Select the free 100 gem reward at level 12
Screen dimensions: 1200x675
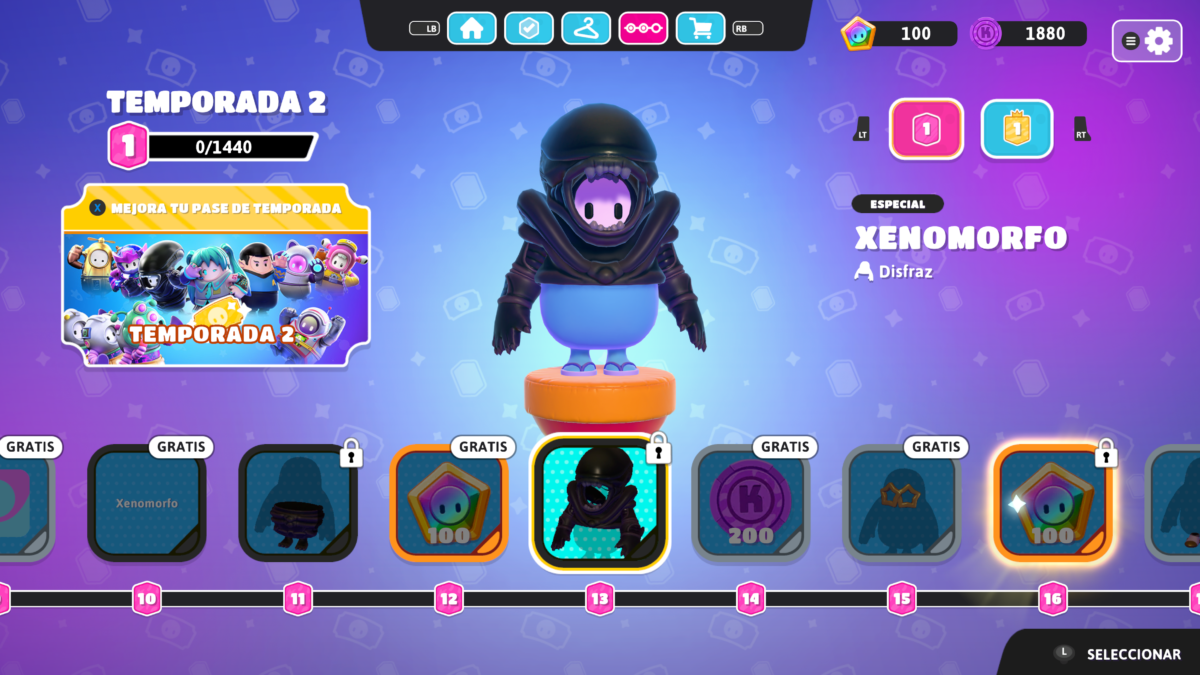point(449,503)
